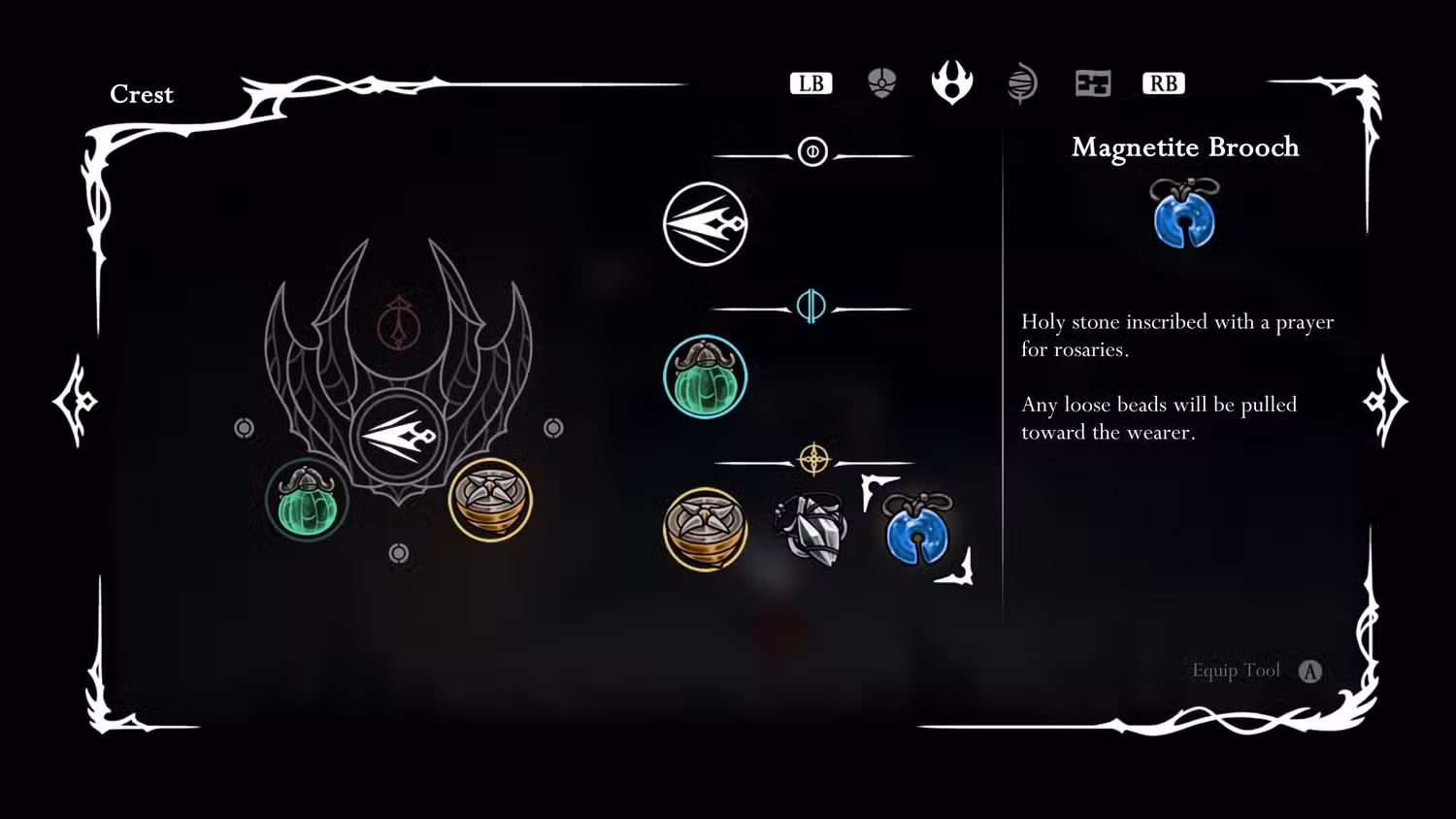
Task: Choose the silver shard tool beside Magnetite Brooch
Action: [811, 529]
